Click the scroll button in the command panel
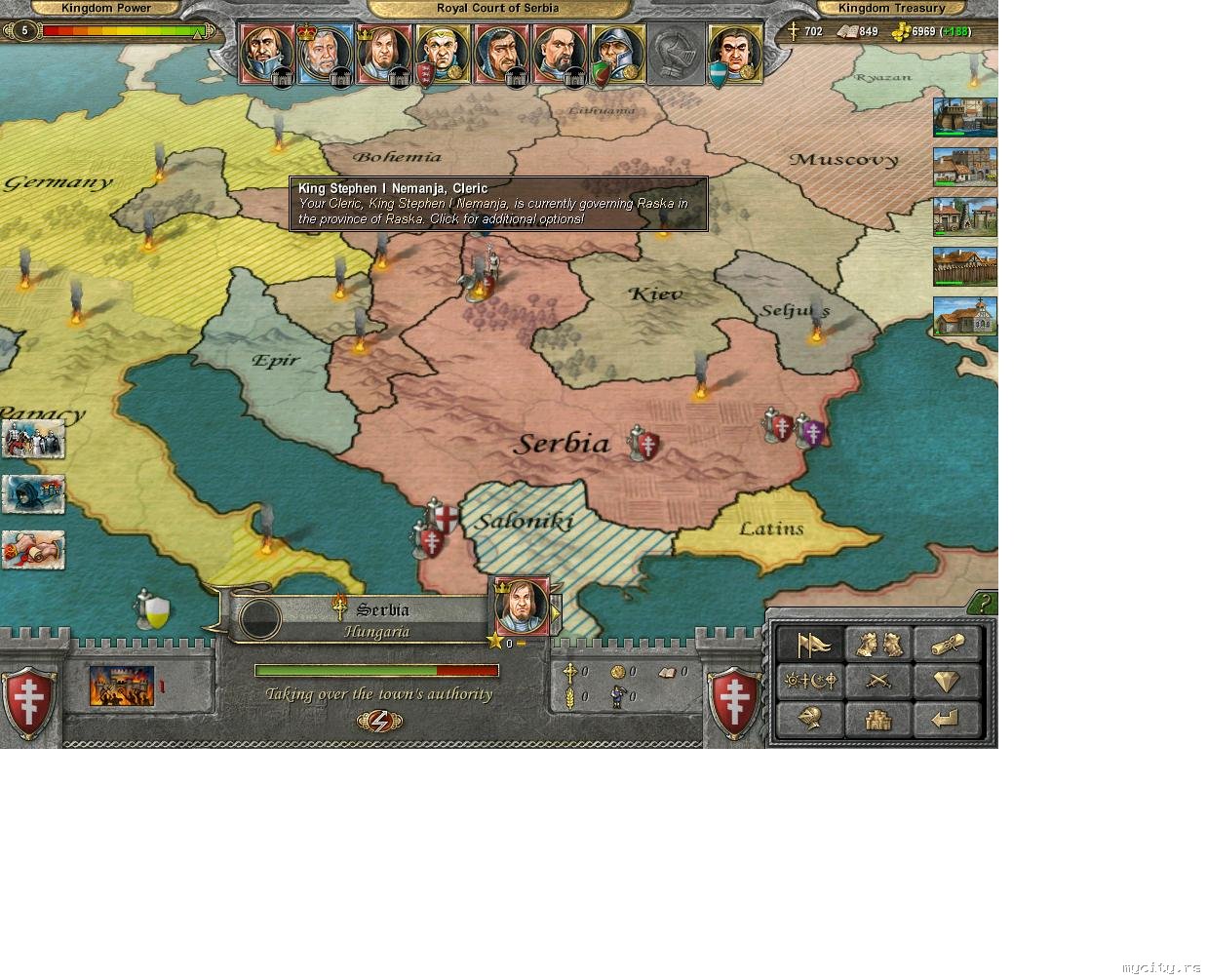The image size is (1208, 980). coord(946,645)
